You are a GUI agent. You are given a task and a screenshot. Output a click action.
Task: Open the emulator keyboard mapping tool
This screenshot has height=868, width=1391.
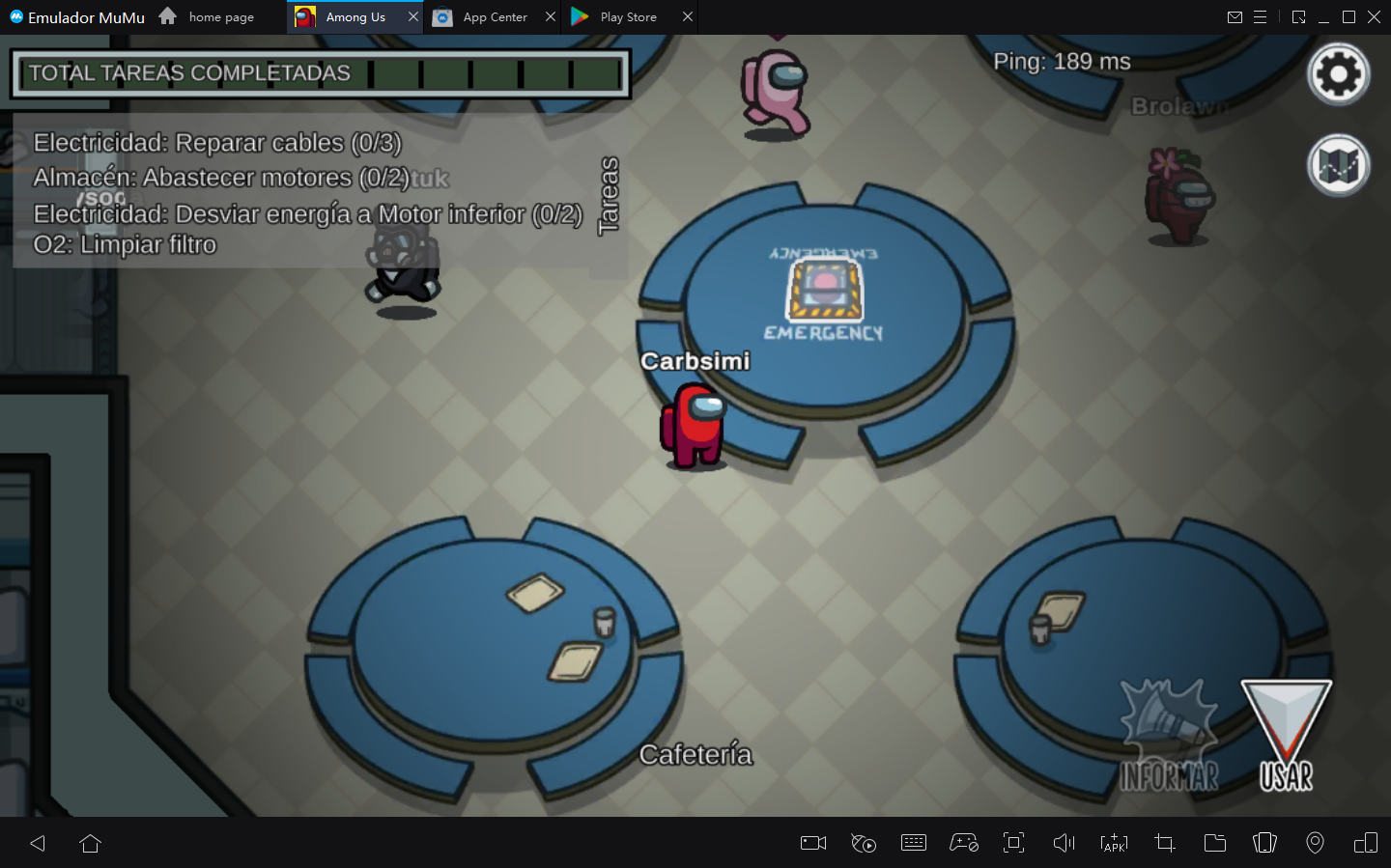click(913, 843)
